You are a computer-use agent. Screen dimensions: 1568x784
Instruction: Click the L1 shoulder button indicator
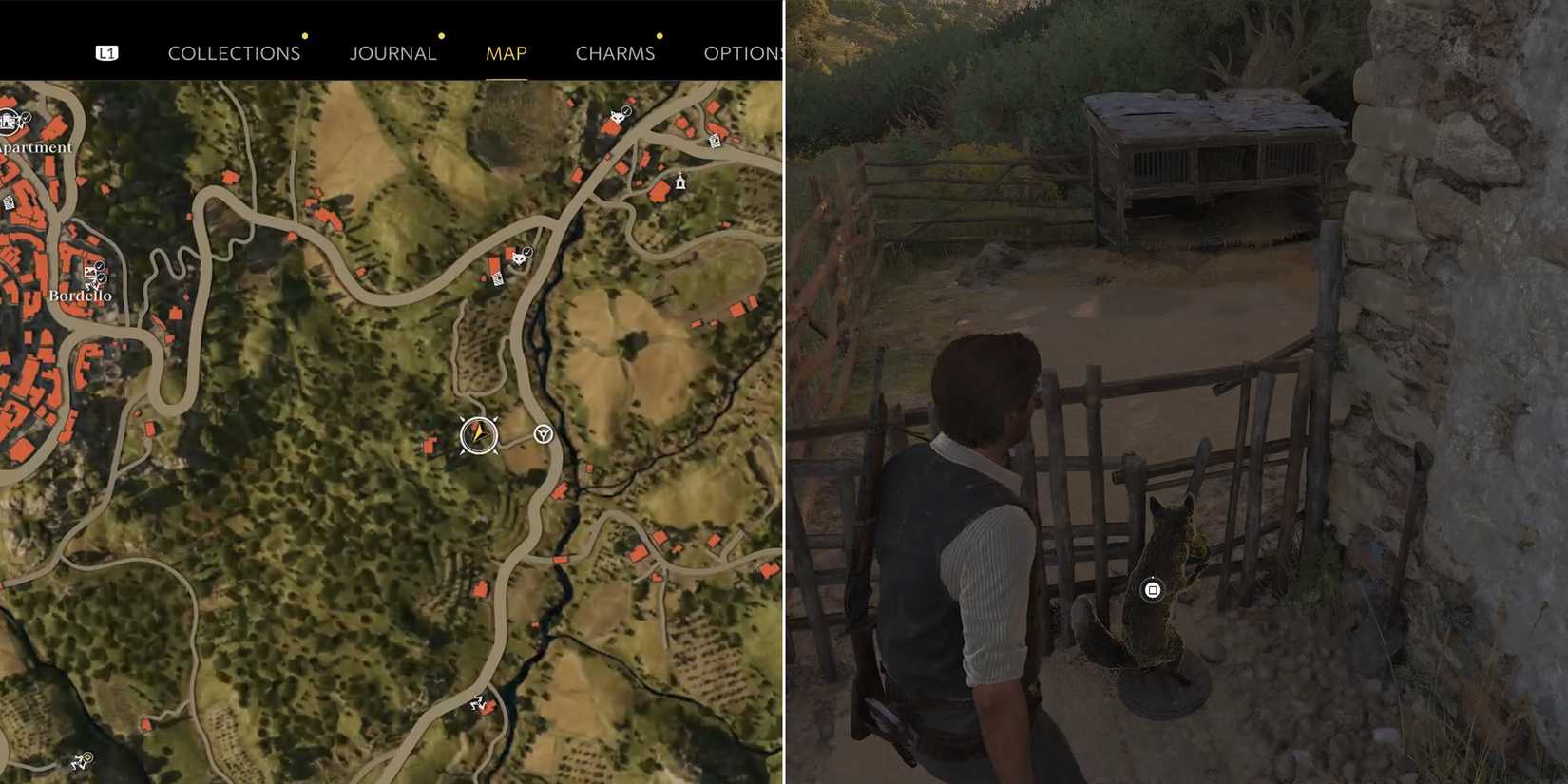(x=107, y=52)
